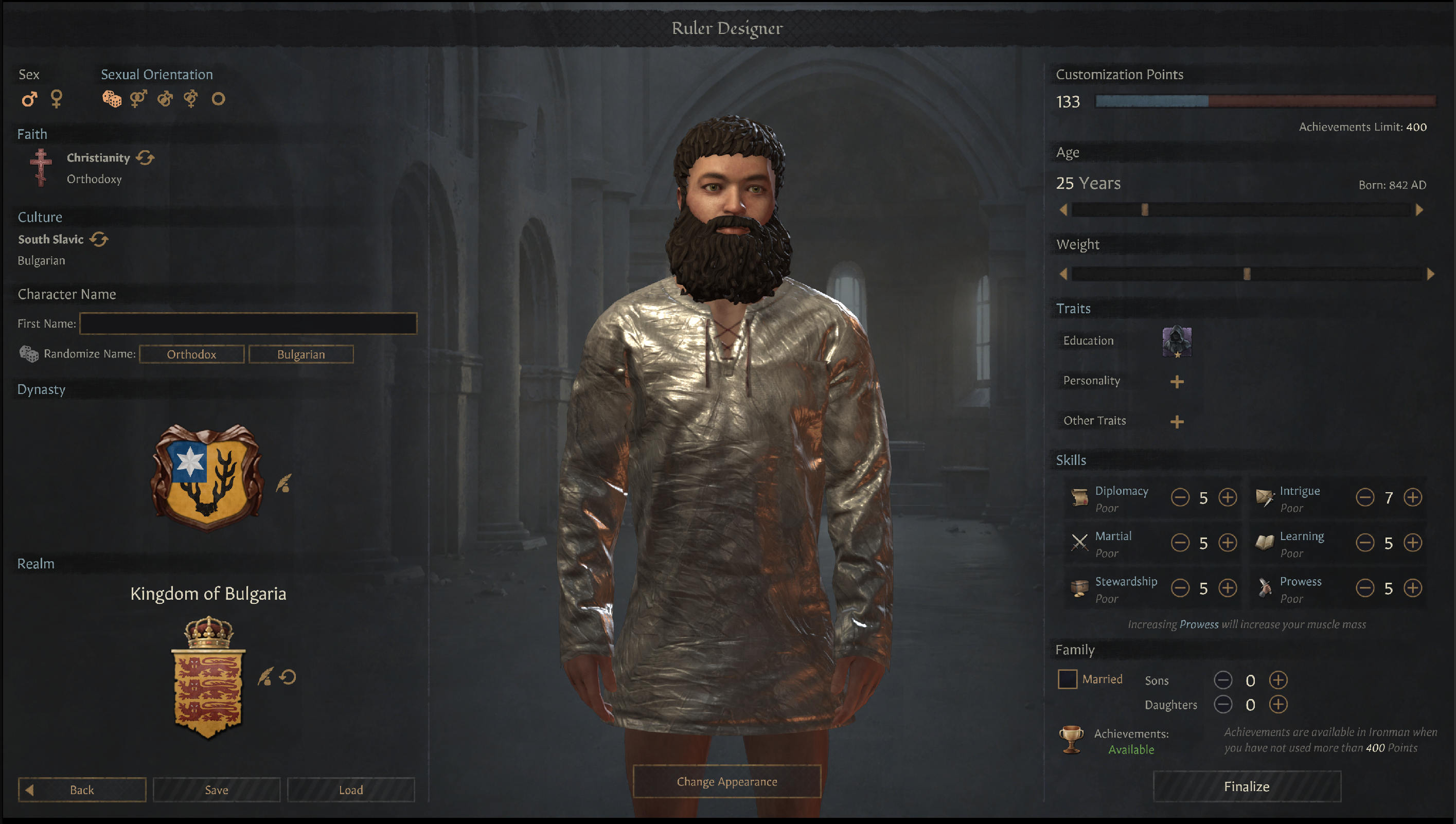Decrease the Diplomacy skill
Screen dimensions: 1456x824
click(1180, 497)
